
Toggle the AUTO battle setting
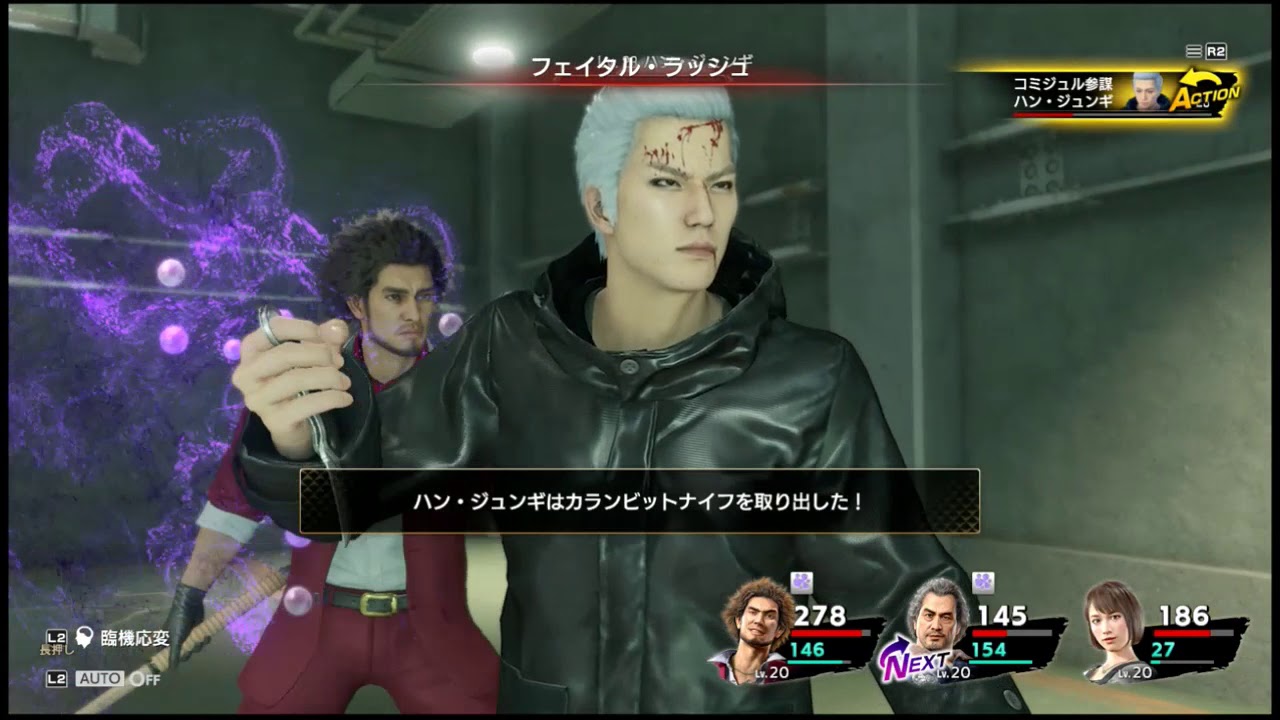coord(101,678)
